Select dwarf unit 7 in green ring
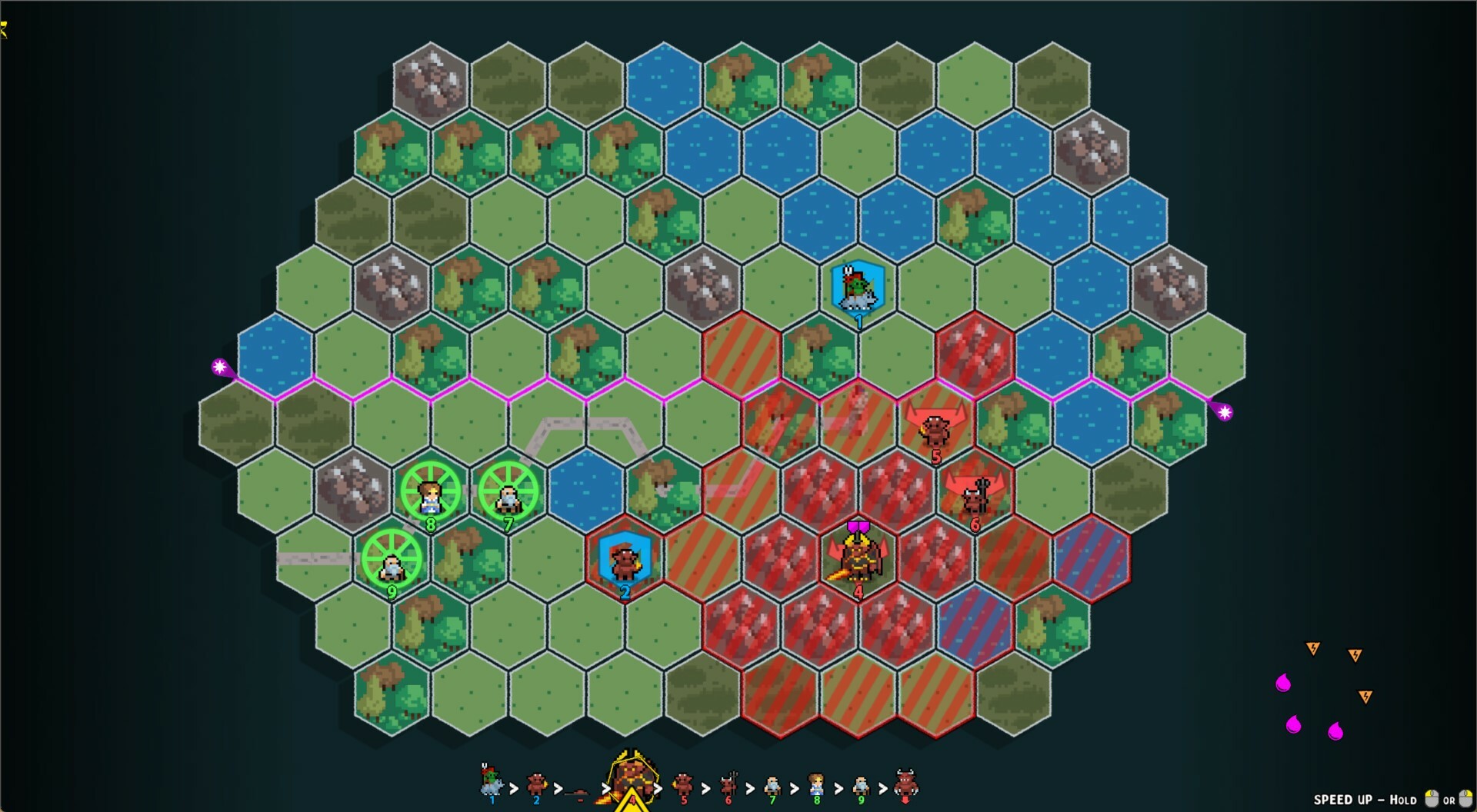This screenshot has height=812, width=1477. tap(507, 493)
